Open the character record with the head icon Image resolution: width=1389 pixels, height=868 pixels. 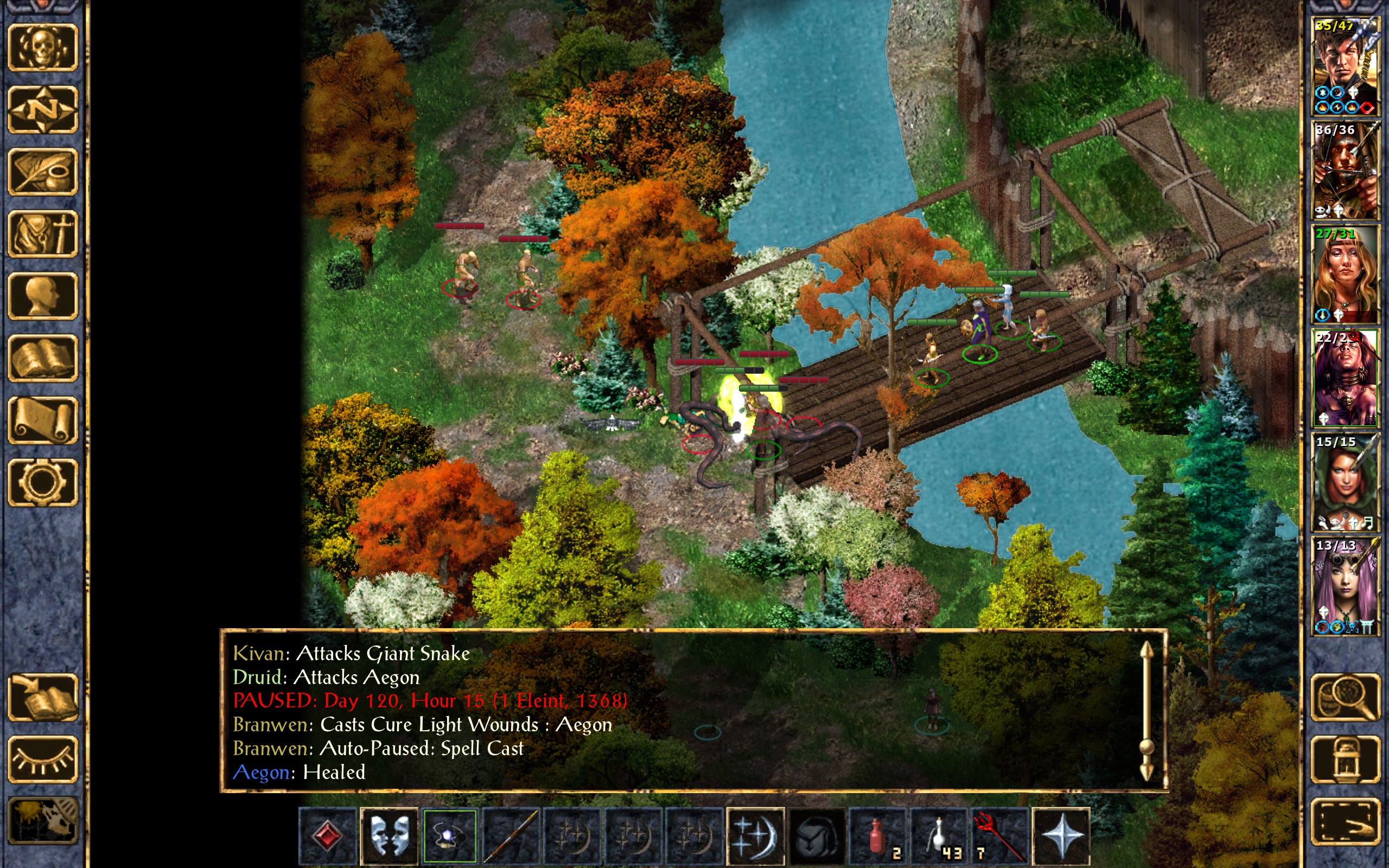[x=42, y=296]
